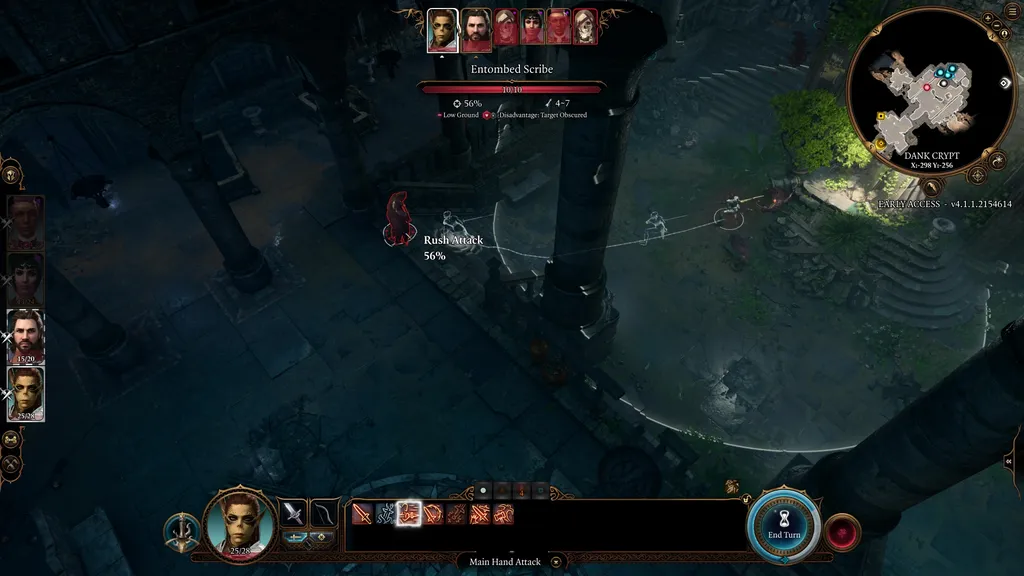The width and height of the screenshot is (1024, 576).
Task: Open the Dank Crypt minimap
Action: (x=931, y=93)
